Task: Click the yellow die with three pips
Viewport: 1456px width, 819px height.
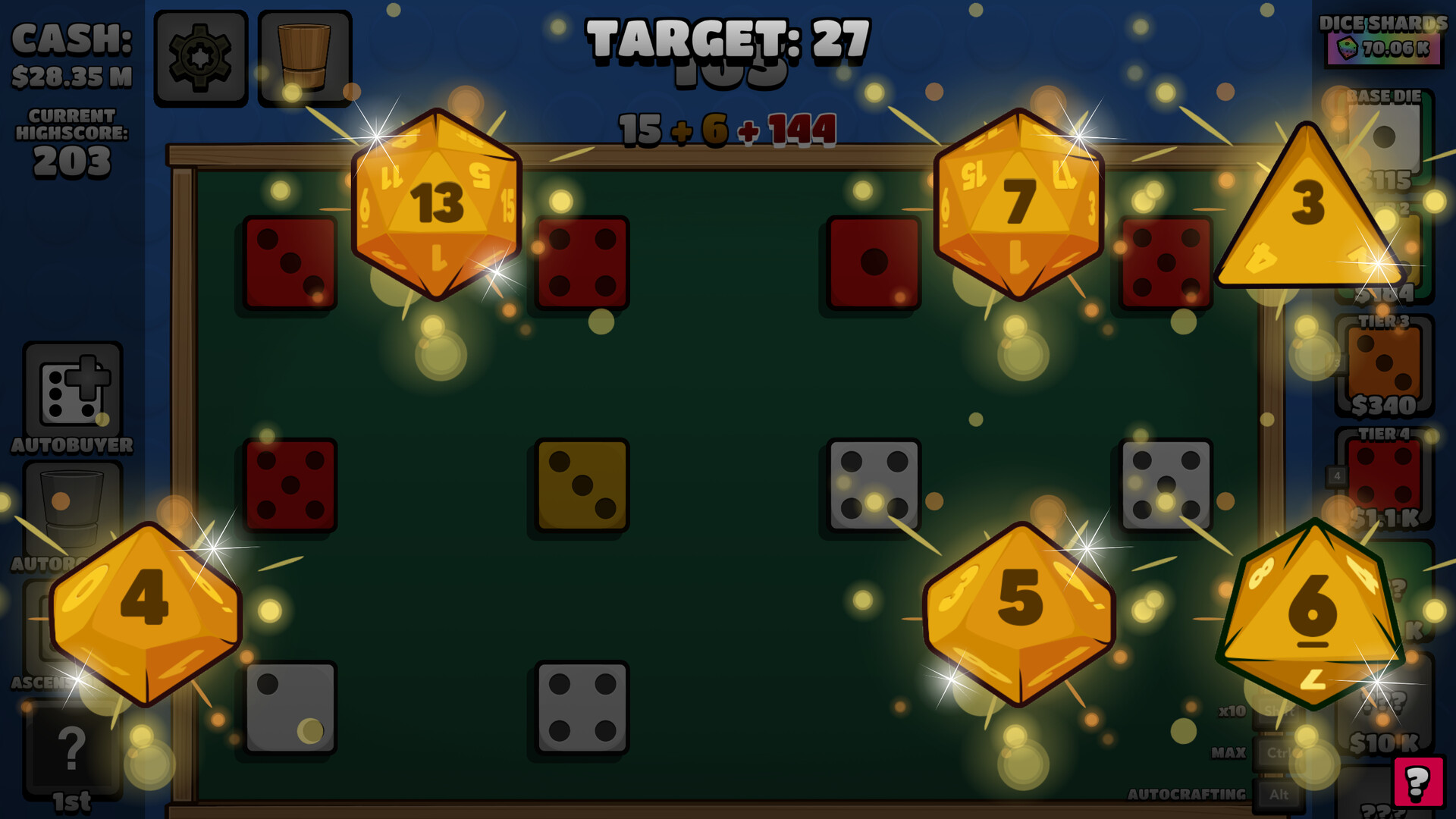Action: coord(581,483)
